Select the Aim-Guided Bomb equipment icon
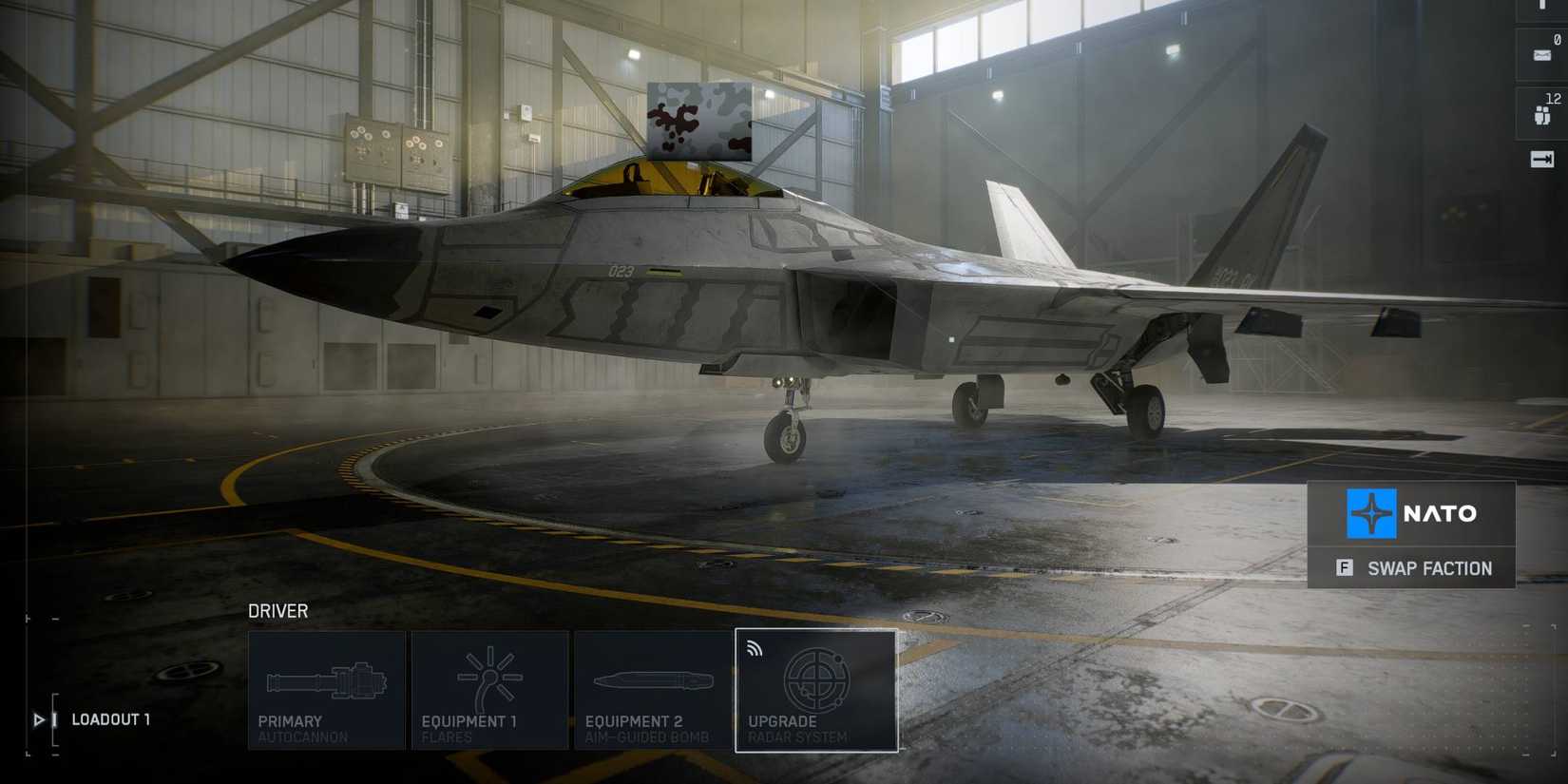The image size is (1568, 784). [x=654, y=679]
